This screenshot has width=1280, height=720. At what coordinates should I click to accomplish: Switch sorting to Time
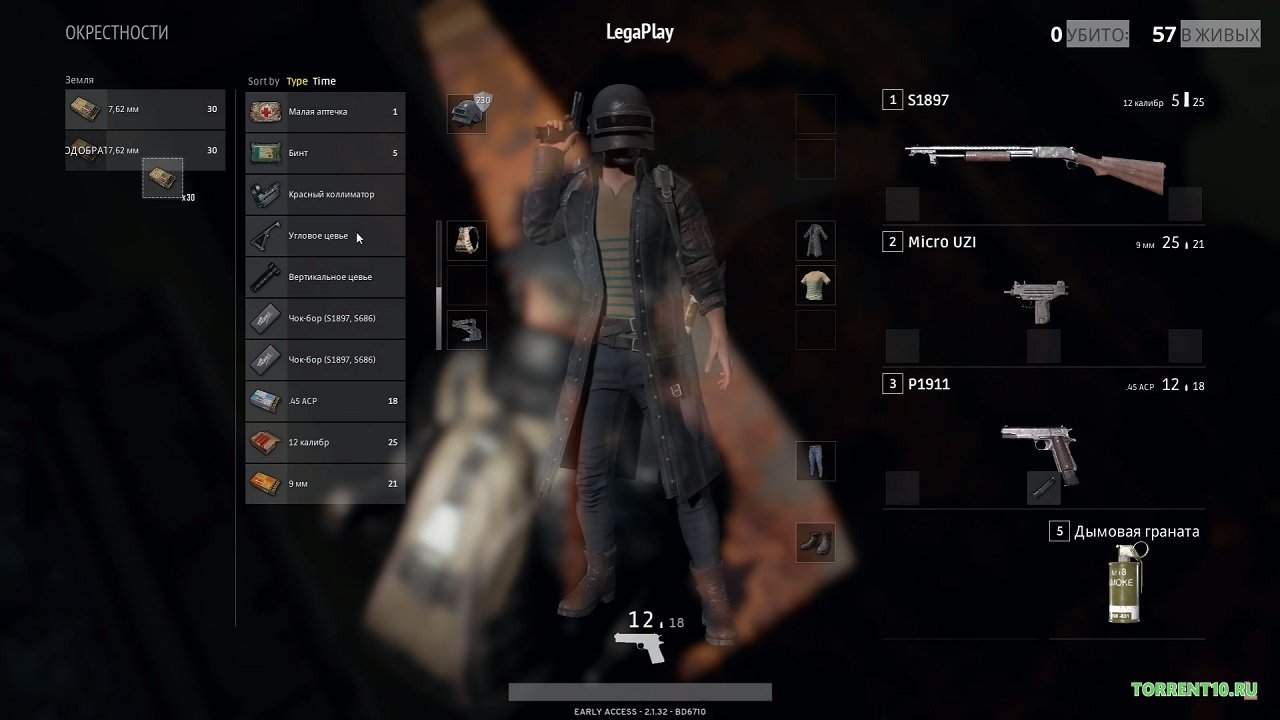pyautogui.click(x=325, y=81)
